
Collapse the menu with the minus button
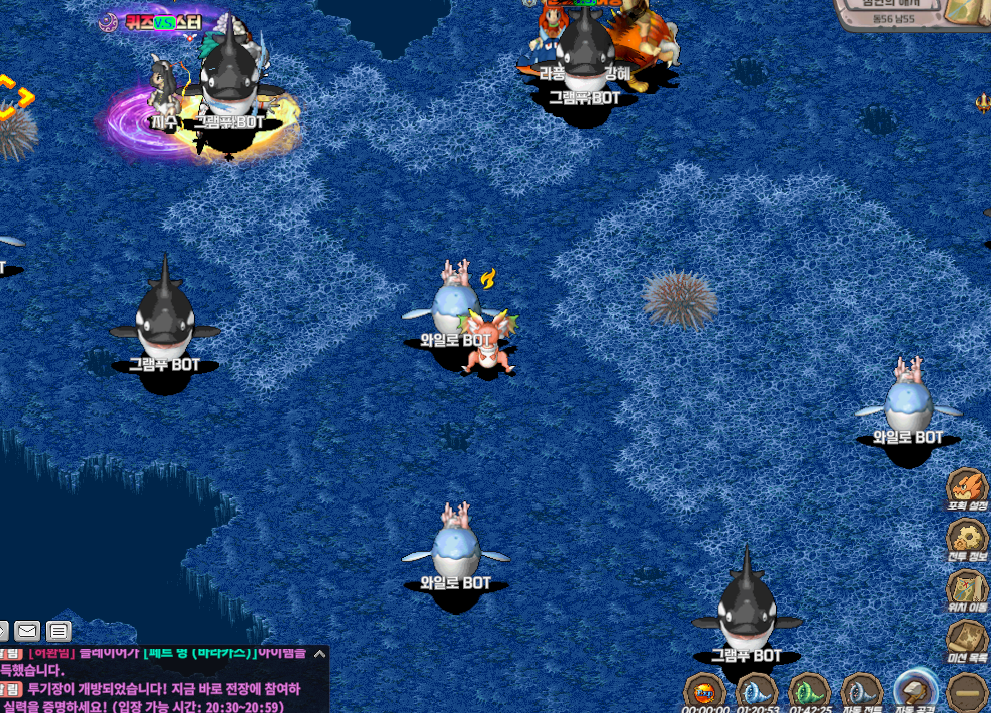pos(967,692)
